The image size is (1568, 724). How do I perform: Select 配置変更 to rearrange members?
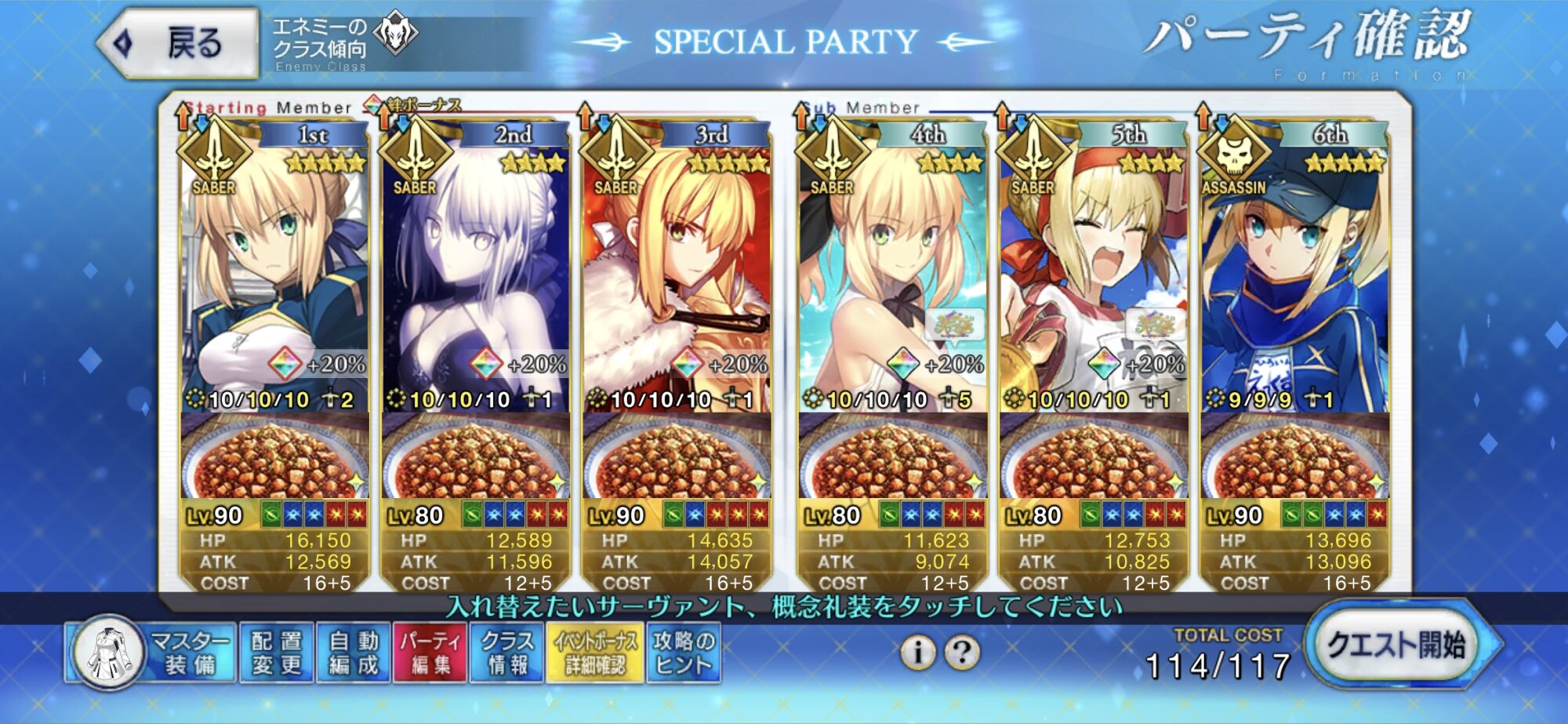277,653
